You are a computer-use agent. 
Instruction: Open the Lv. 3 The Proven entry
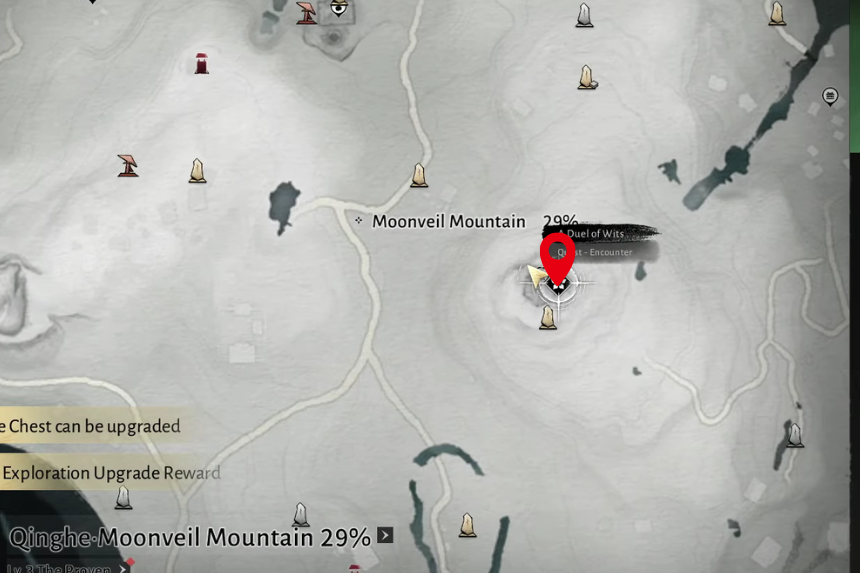[x=62, y=568]
